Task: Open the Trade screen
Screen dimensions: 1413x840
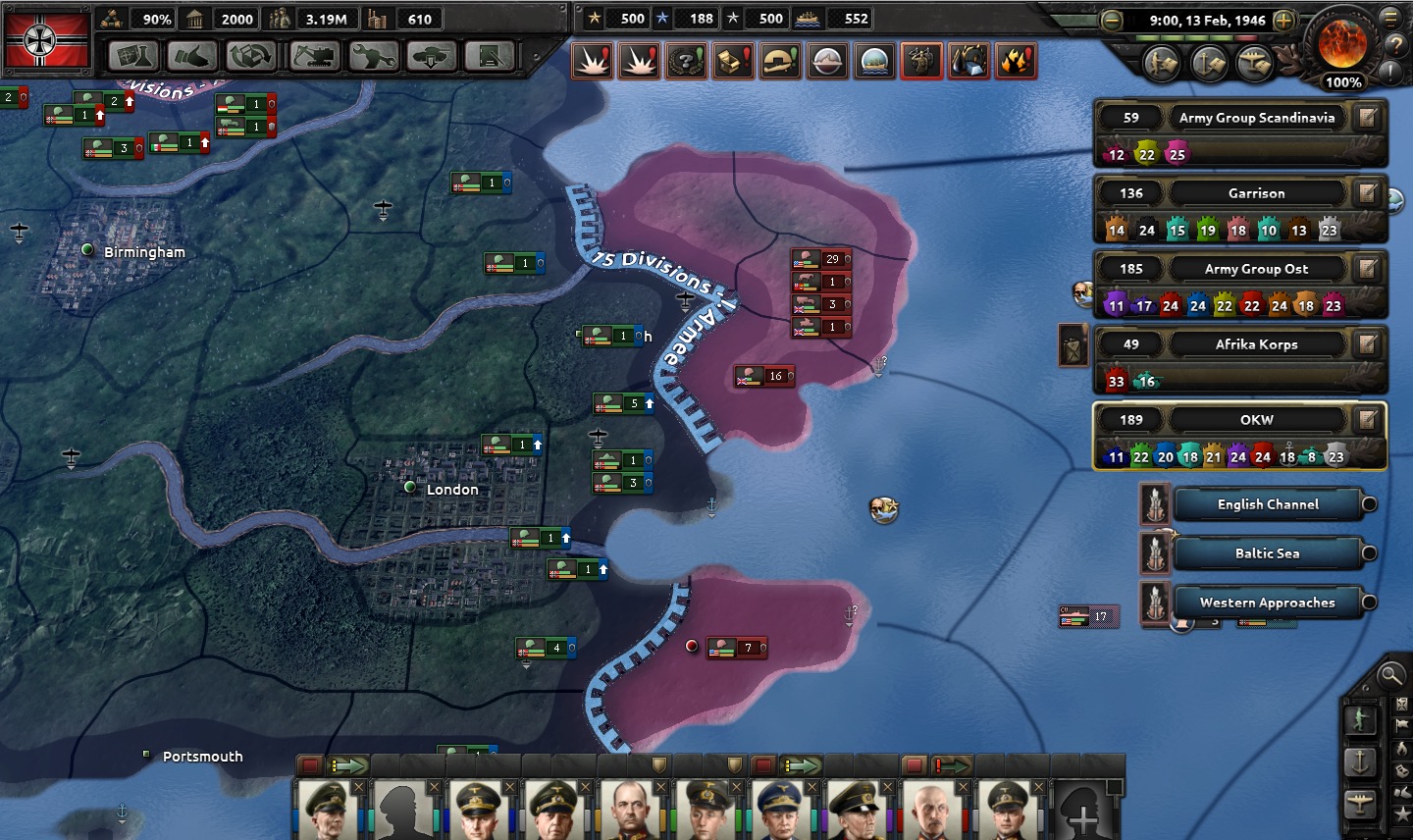Action: (x=251, y=57)
